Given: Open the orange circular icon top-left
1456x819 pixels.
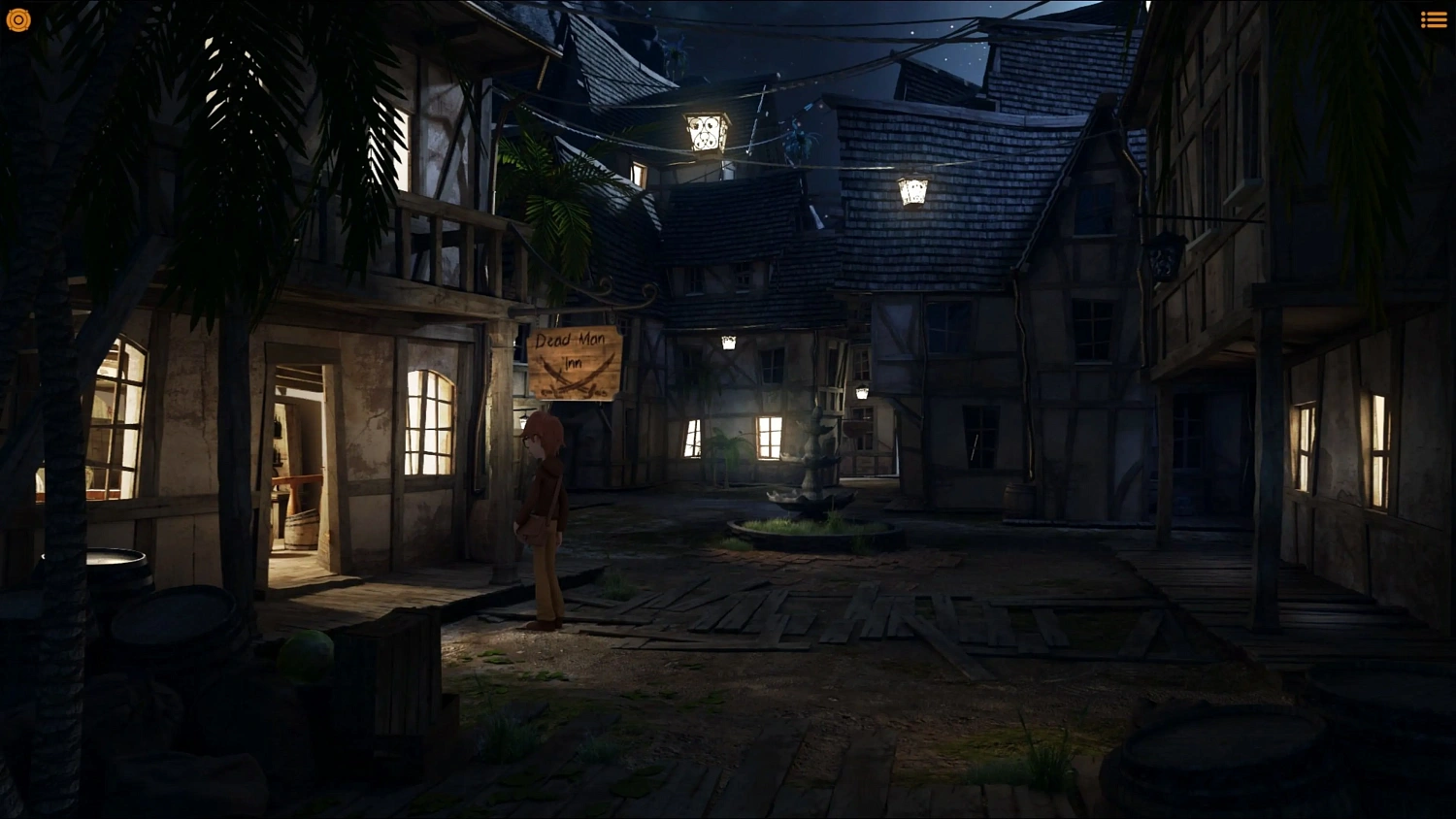Looking at the screenshot, I should pos(18,19).
